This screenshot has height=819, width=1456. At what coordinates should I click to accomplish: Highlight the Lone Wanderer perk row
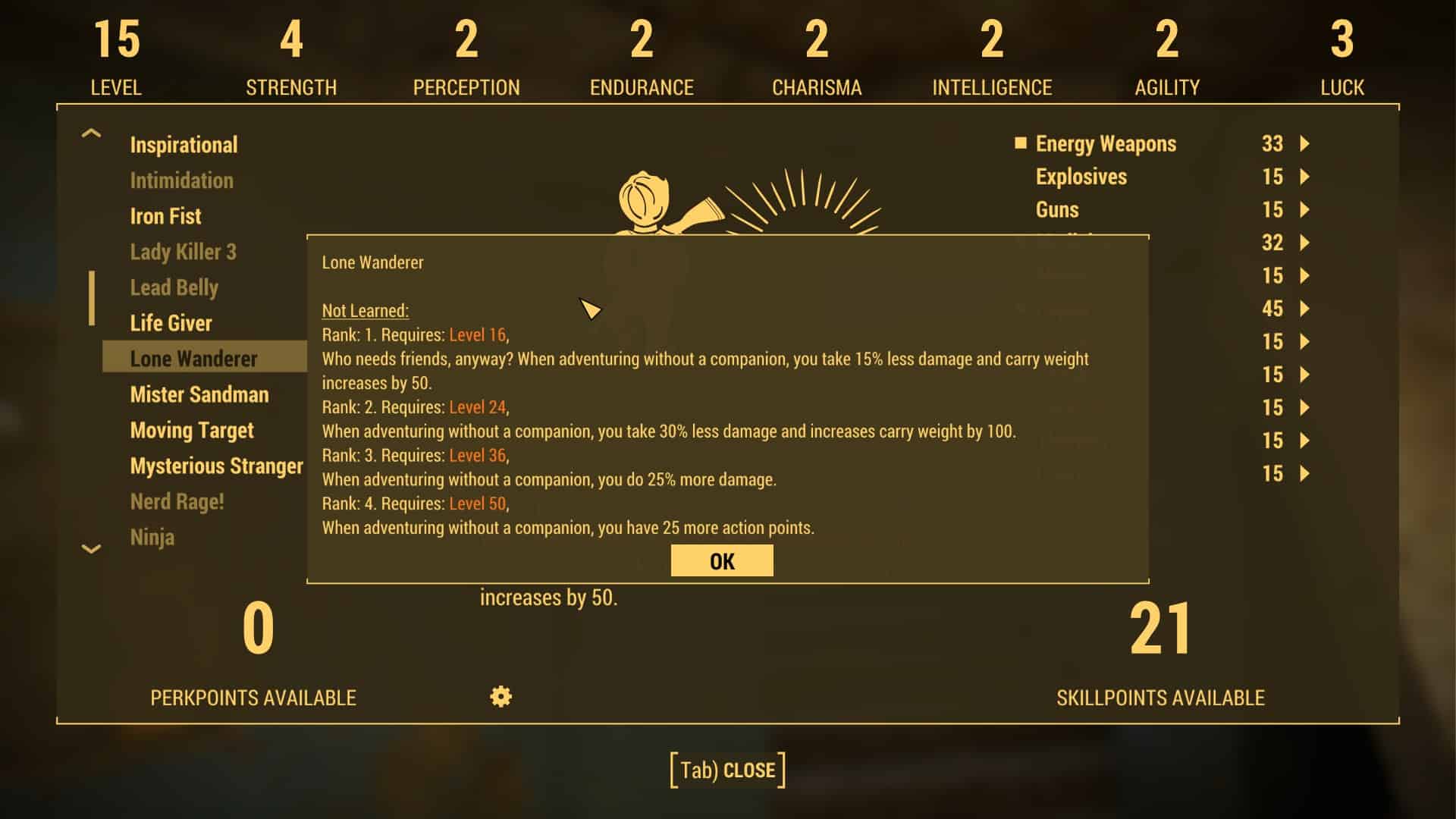[194, 359]
